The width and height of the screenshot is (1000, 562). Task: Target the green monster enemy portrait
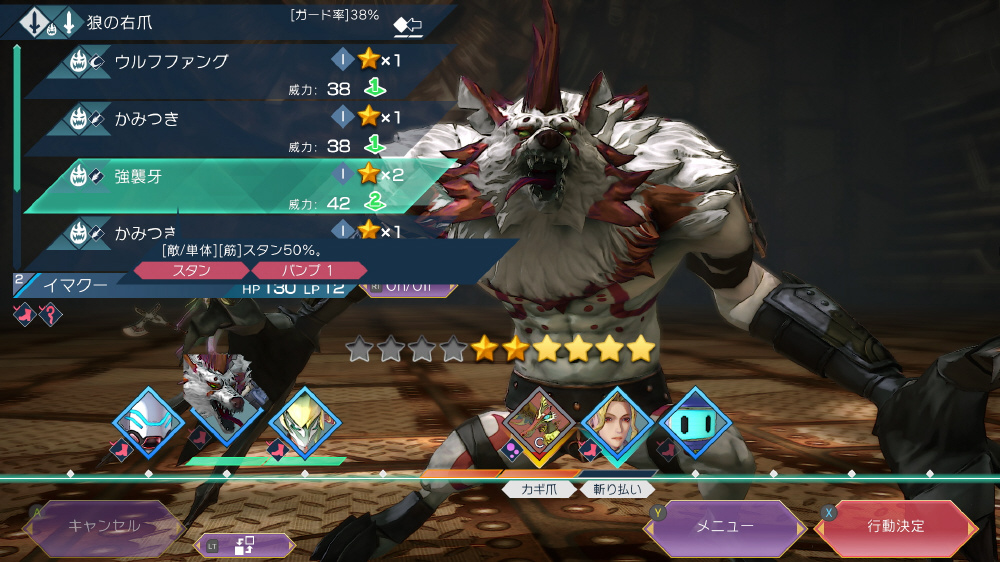pos(540,423)
